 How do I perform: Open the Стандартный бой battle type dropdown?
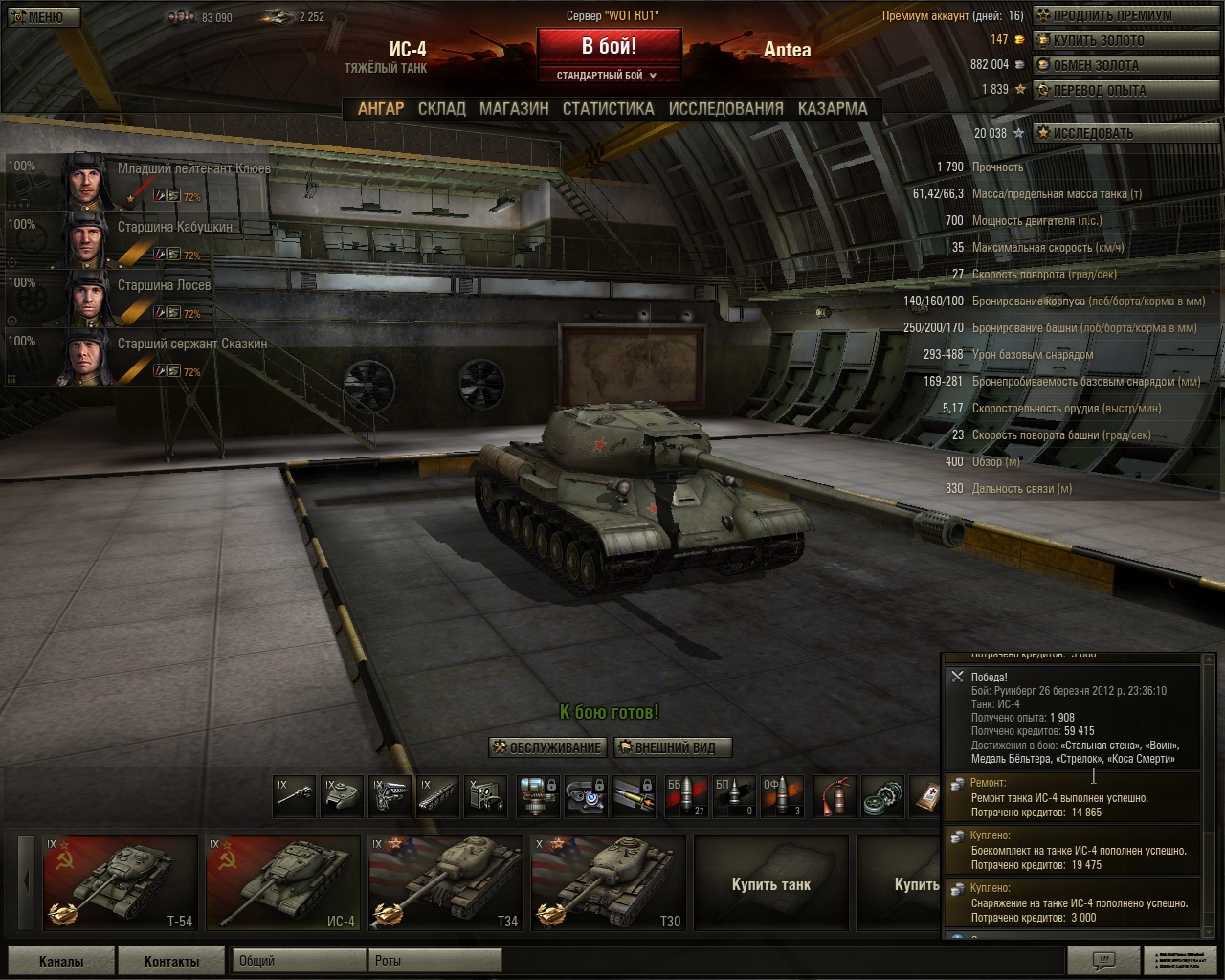pyautogui.click(x=609, y=75)
